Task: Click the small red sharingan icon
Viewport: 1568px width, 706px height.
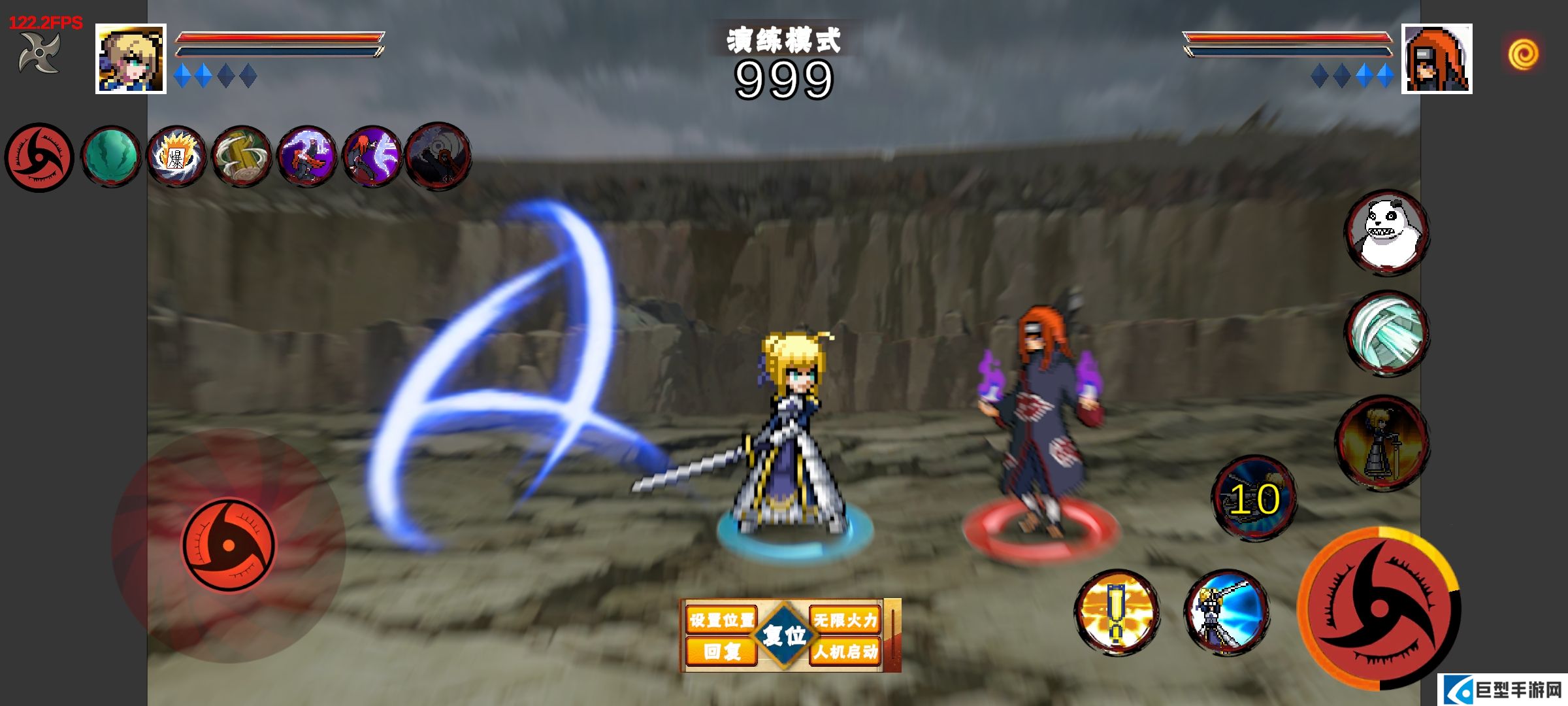Action: (39, 158)
